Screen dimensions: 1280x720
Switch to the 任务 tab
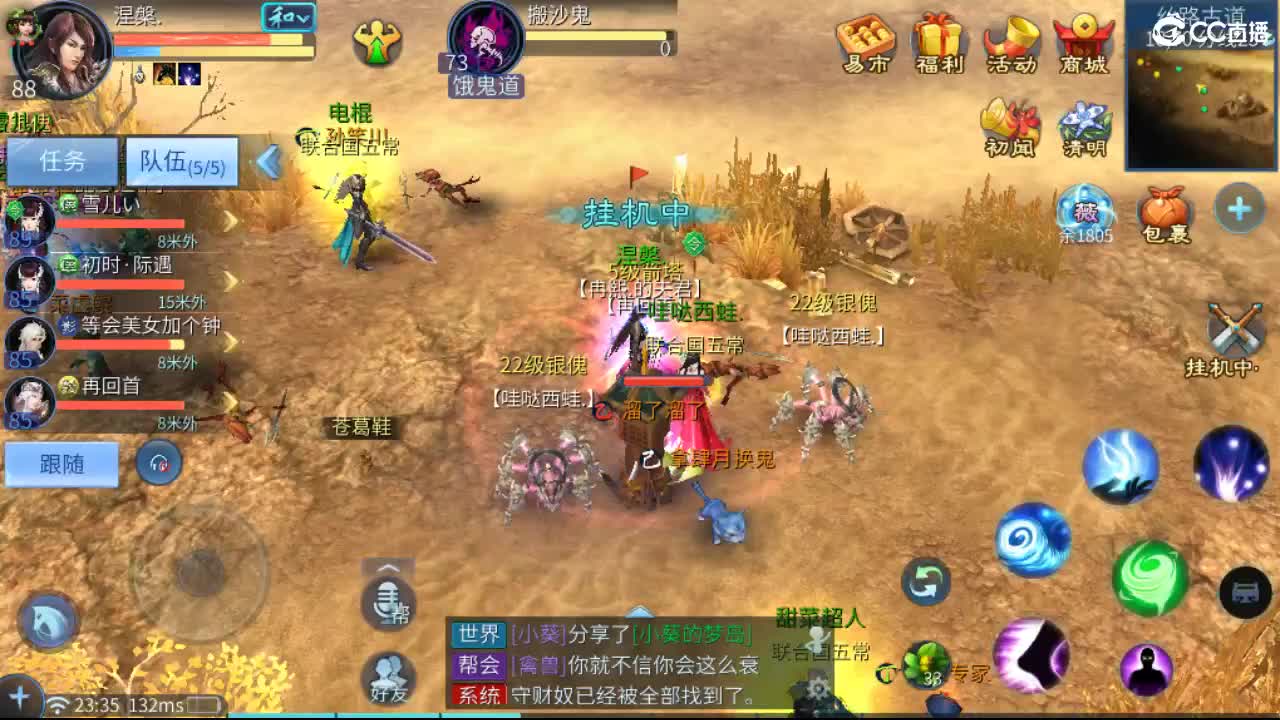point(63,161)
